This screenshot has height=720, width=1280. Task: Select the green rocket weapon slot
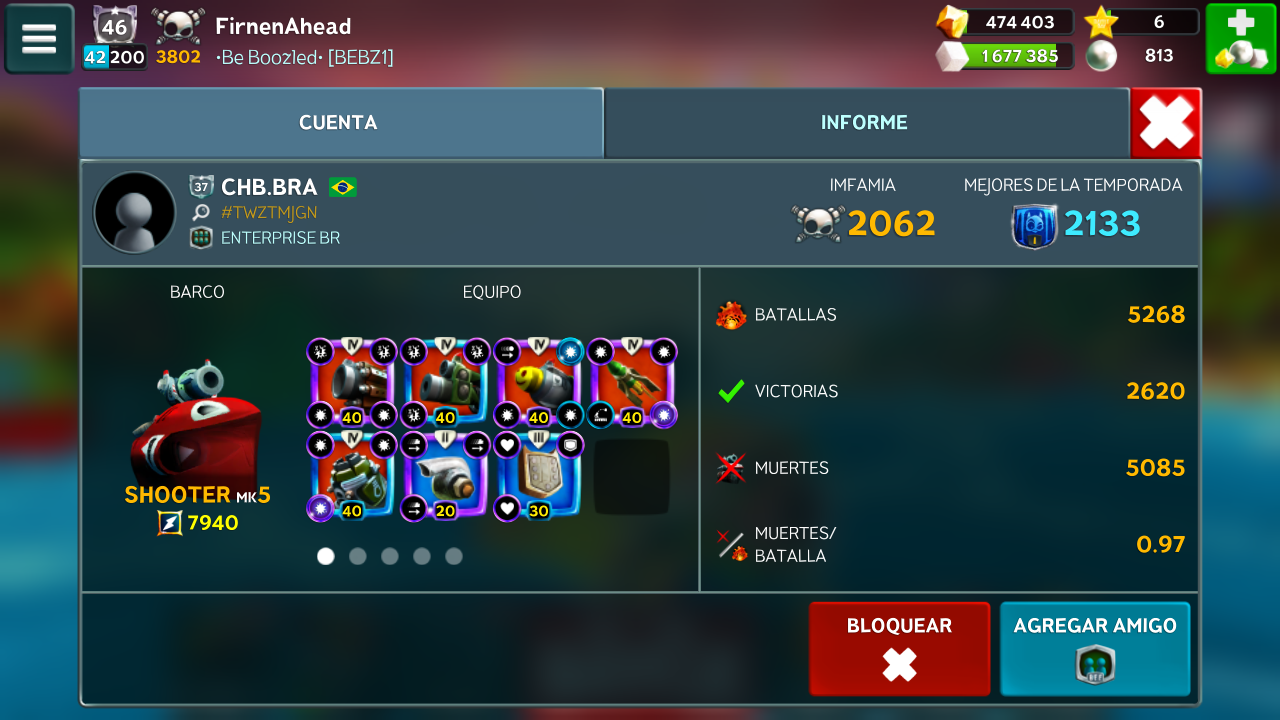pos(631,383)
